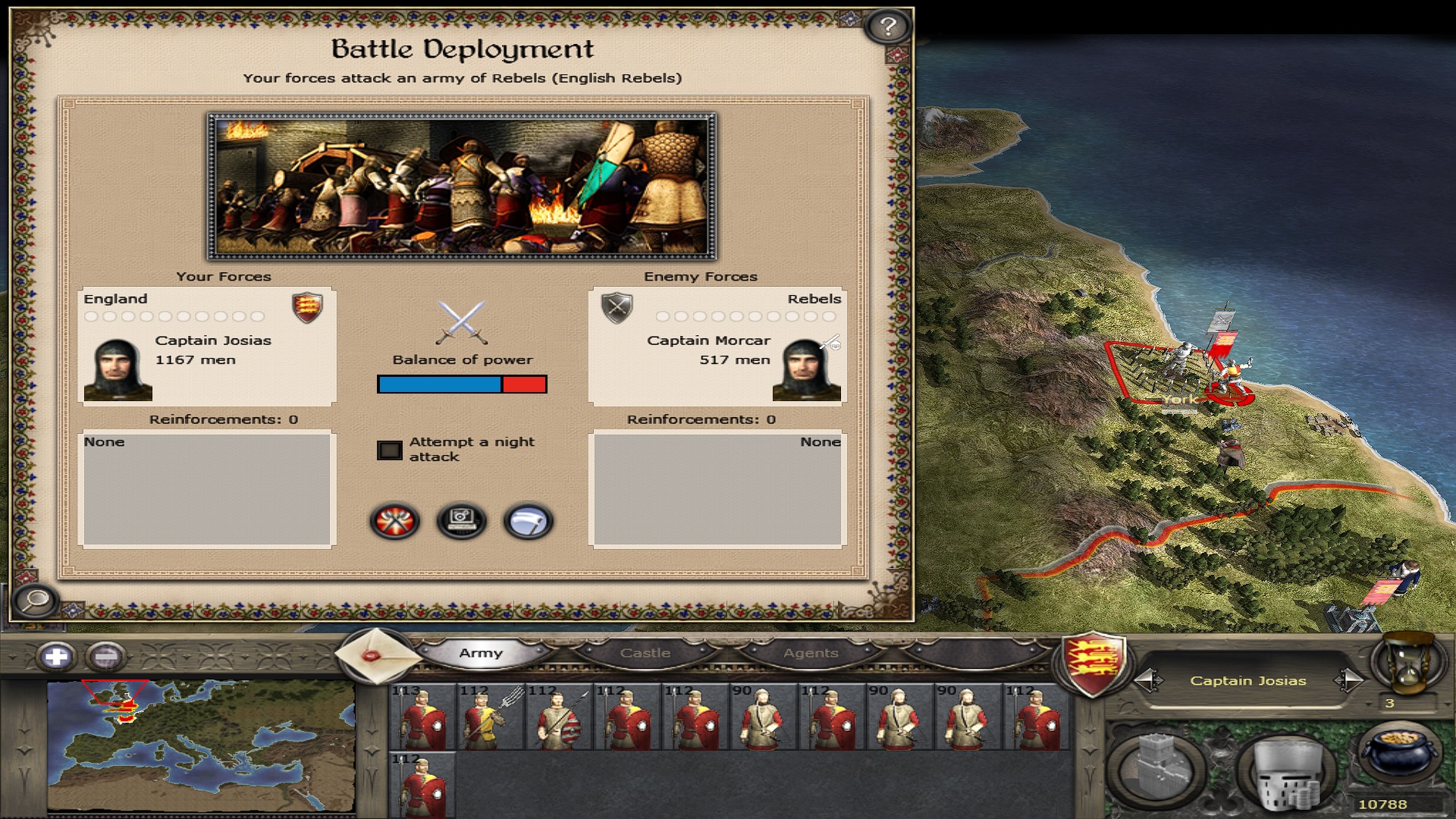Fight the battle on the battlefield

(x=394, y=522)
